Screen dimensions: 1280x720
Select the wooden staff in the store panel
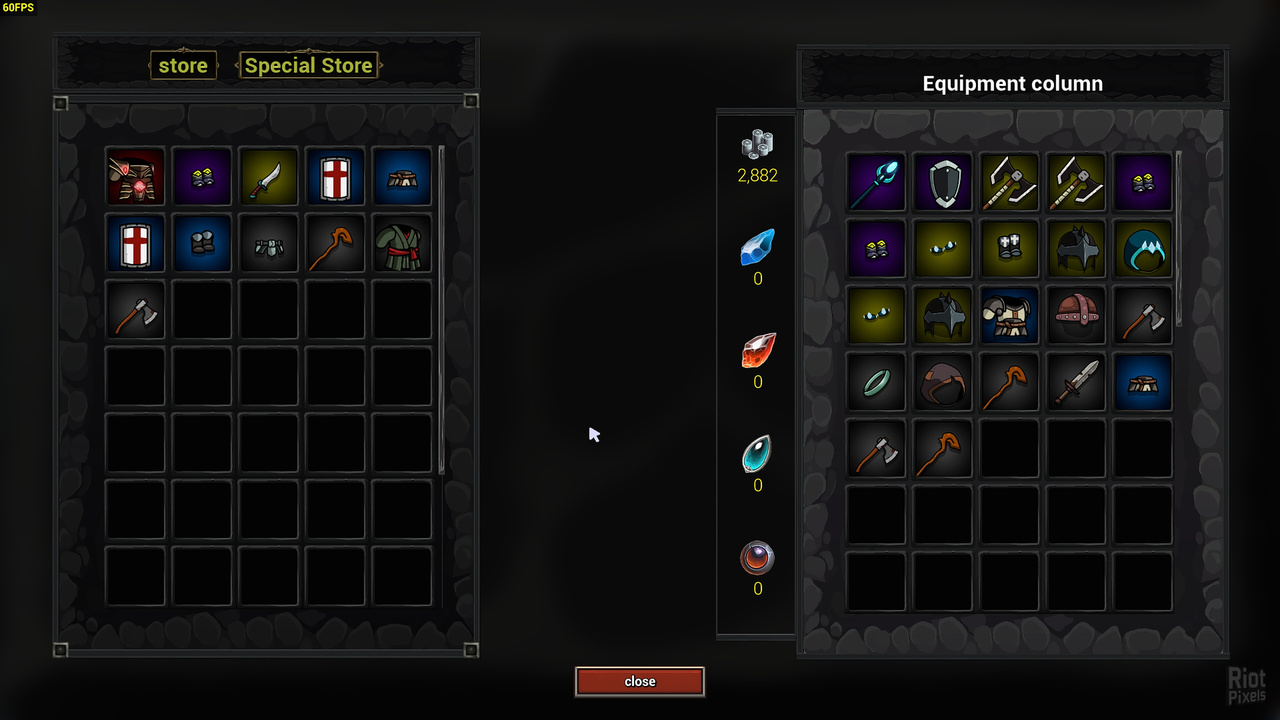pyautogui.click(x=336, y=243)
